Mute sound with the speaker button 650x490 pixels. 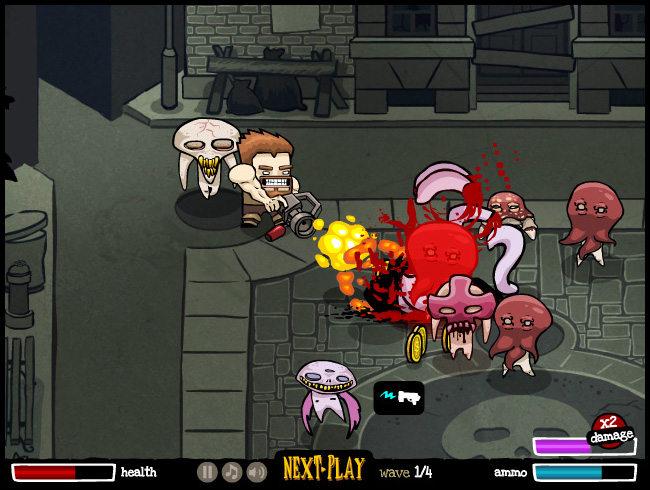click(257, 472)
